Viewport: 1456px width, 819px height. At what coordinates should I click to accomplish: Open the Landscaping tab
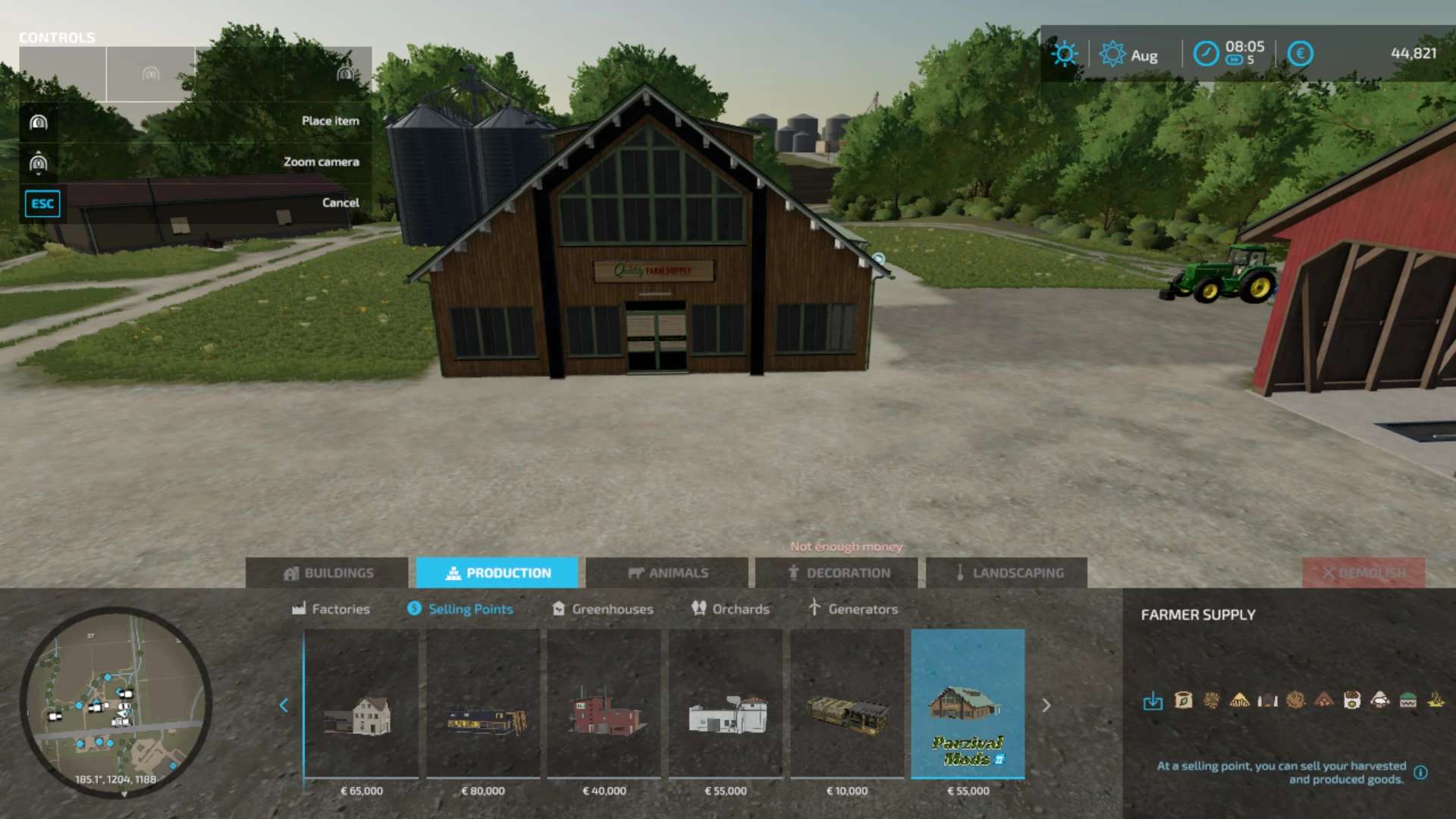click(1006, 573)
